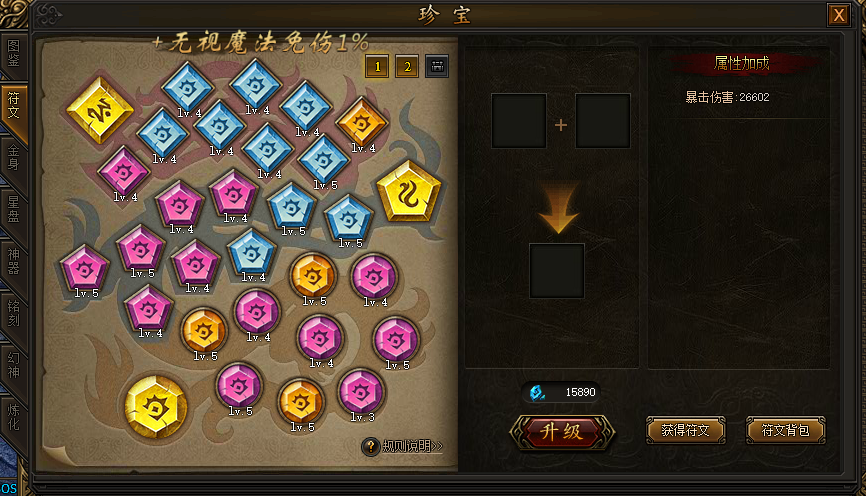This screenshot has width=866, height=496.
Task: Switch to the 图鉴 tab
Action: [13, 53]
